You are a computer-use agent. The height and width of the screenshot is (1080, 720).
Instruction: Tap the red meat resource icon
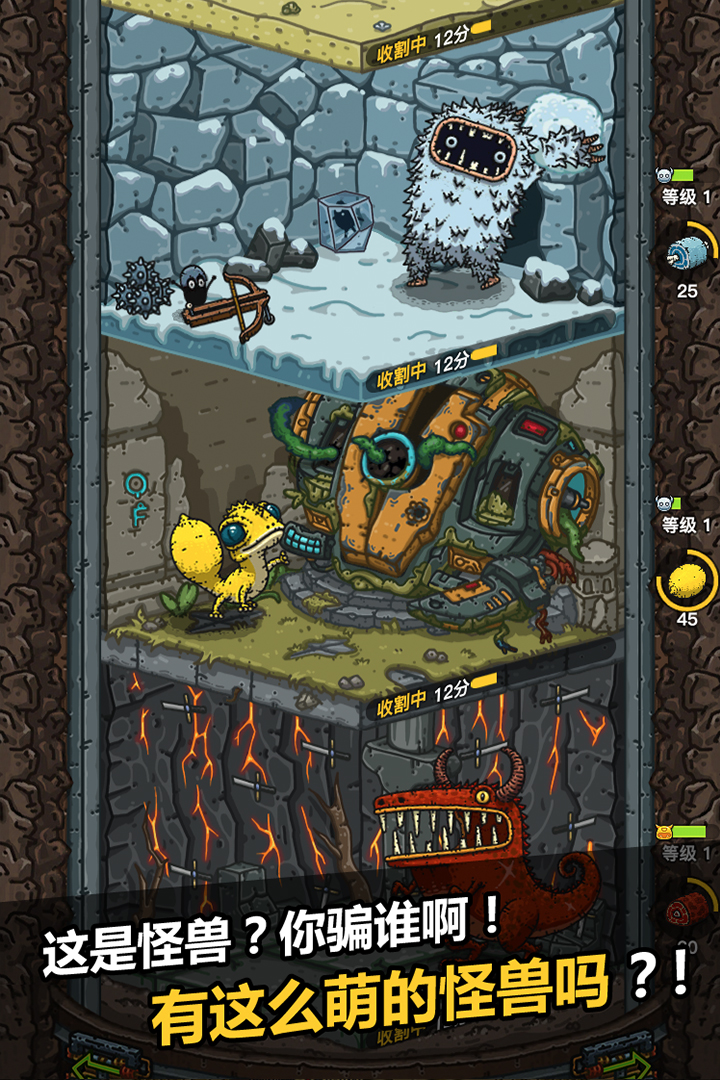[x=687, y=909]
